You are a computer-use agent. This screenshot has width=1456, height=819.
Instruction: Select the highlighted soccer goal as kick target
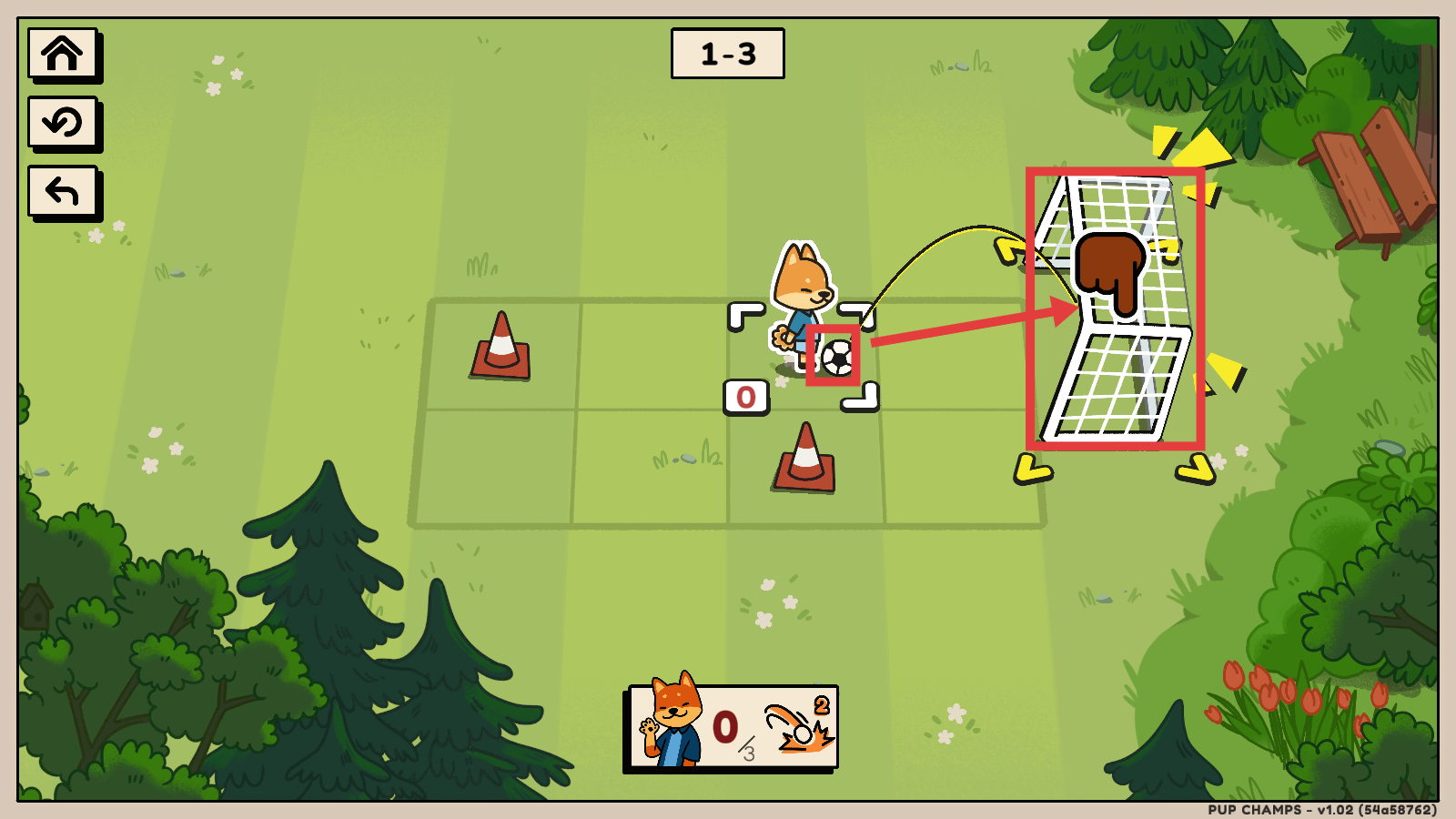1115,309
